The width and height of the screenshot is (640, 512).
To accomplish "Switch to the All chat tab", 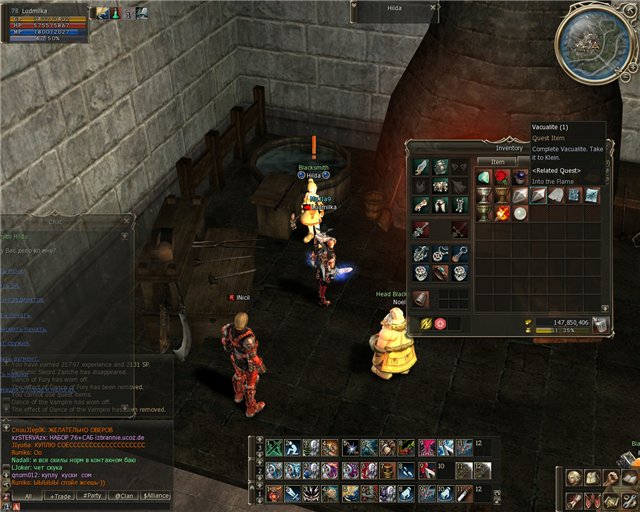I will click(x=28, y=495).
